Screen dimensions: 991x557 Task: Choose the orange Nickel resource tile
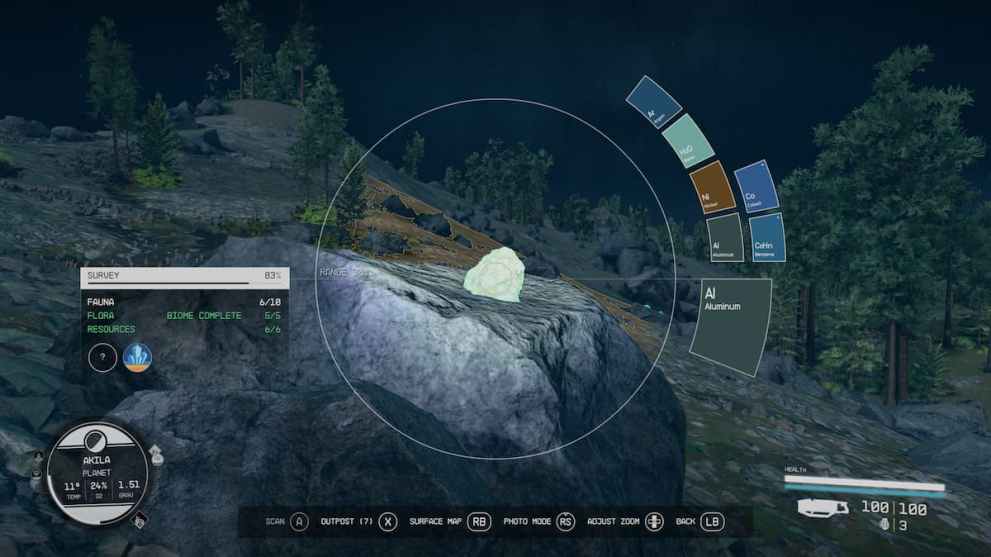[713, 187]
